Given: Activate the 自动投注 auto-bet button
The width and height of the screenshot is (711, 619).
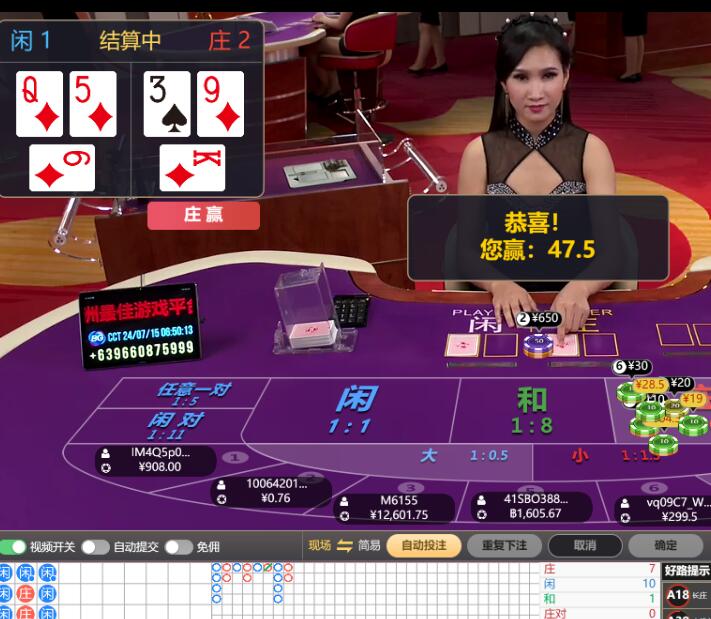Looking at the screenshot, I should [x=423, y=546].
